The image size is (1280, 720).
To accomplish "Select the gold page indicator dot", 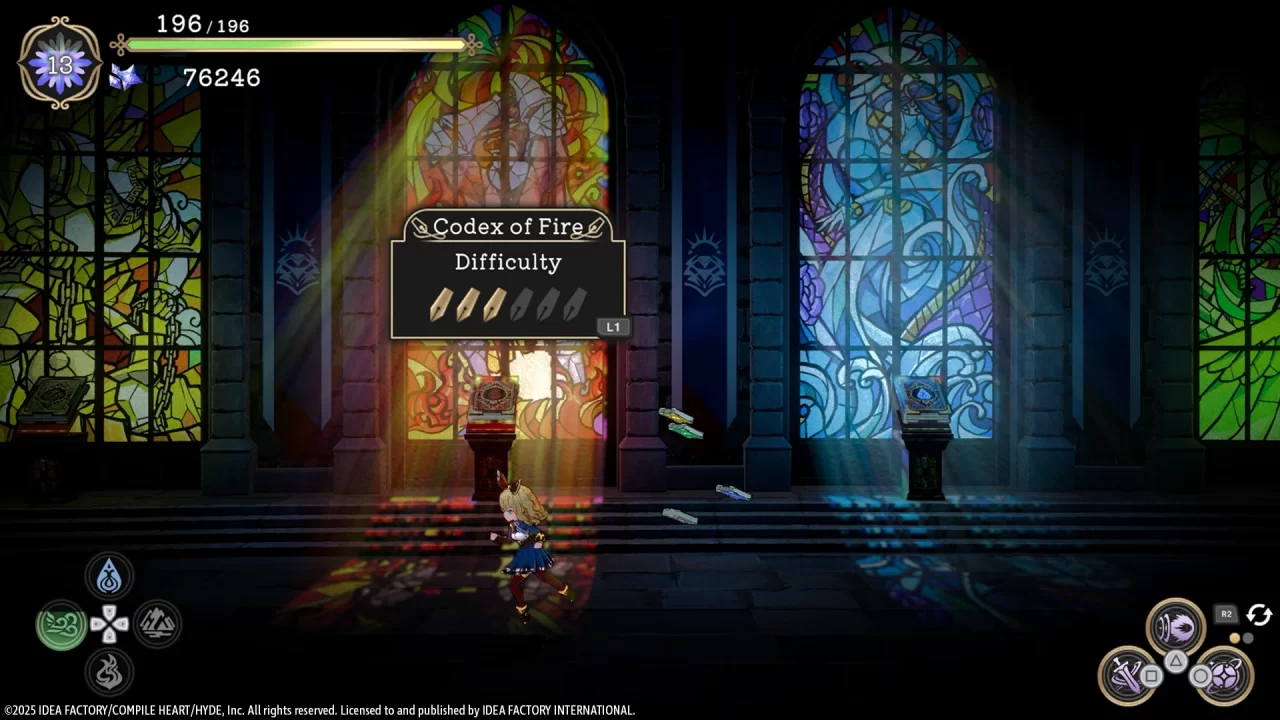I will [1234, 638].
